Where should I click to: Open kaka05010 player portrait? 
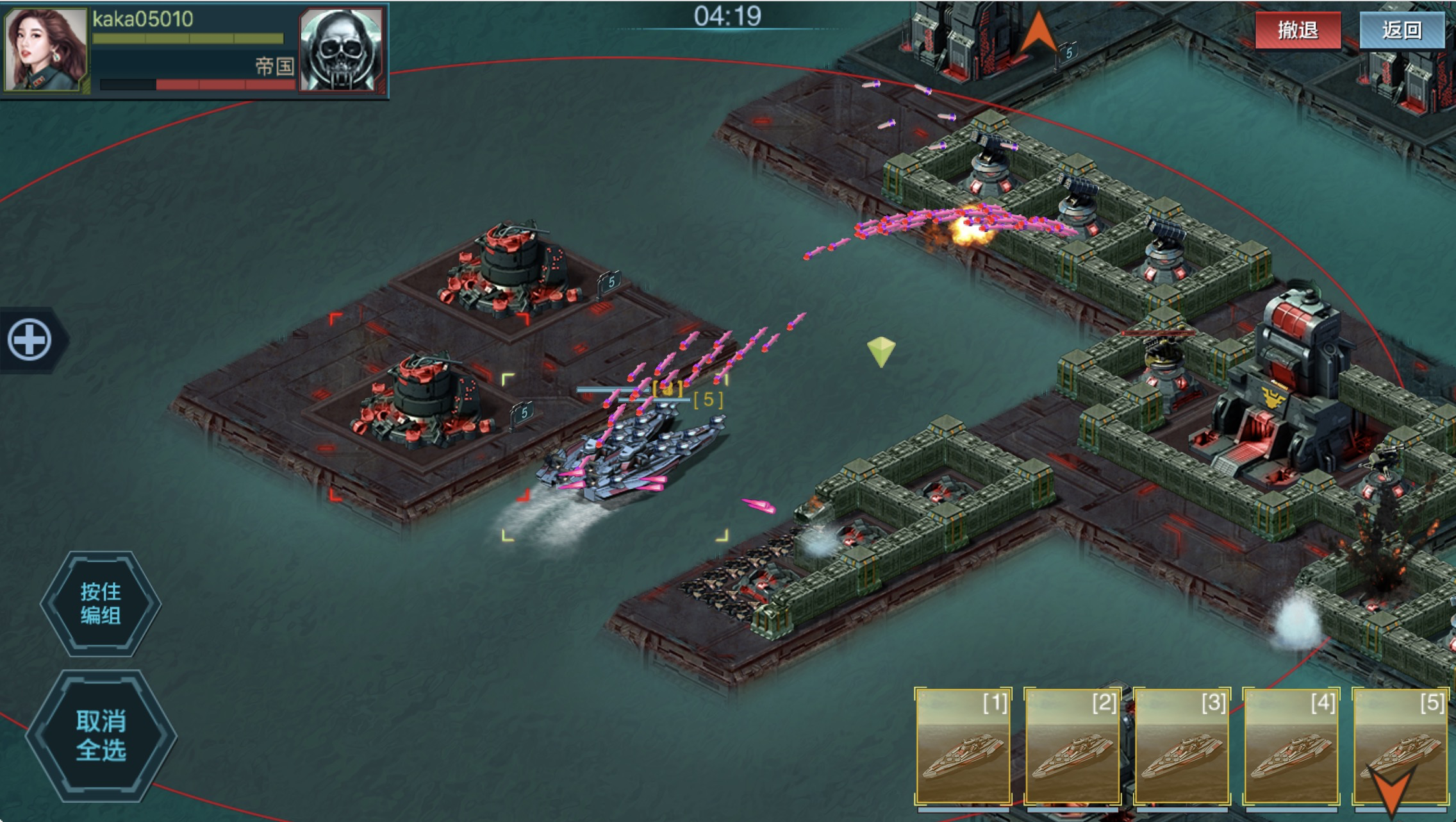point(45,49)
